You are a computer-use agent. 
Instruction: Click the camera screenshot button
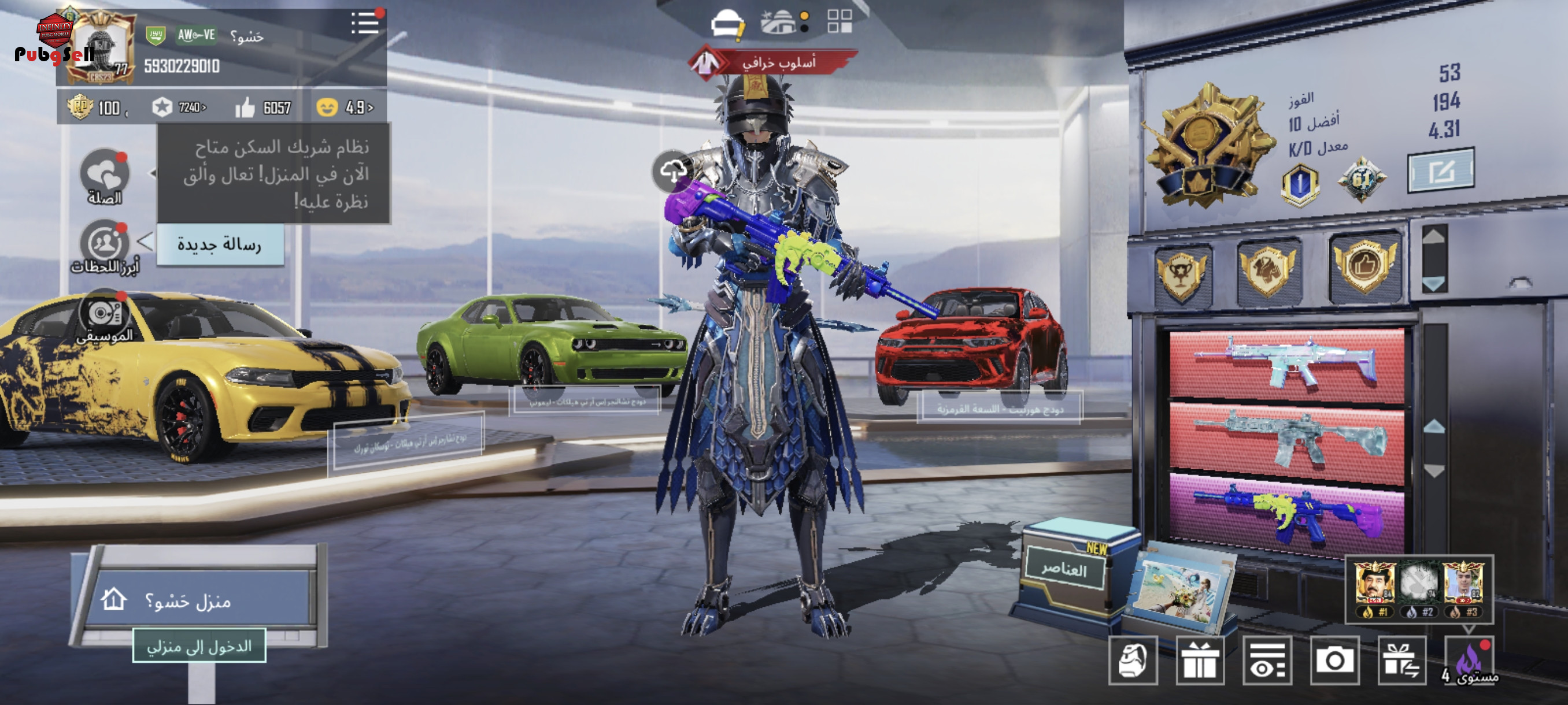tap(1334, 661)
